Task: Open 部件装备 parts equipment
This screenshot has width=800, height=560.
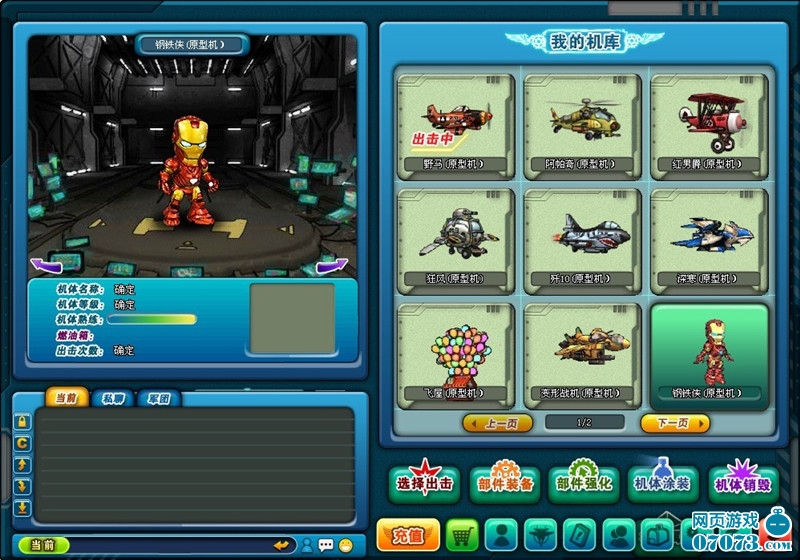Action: tap(504, 484)
